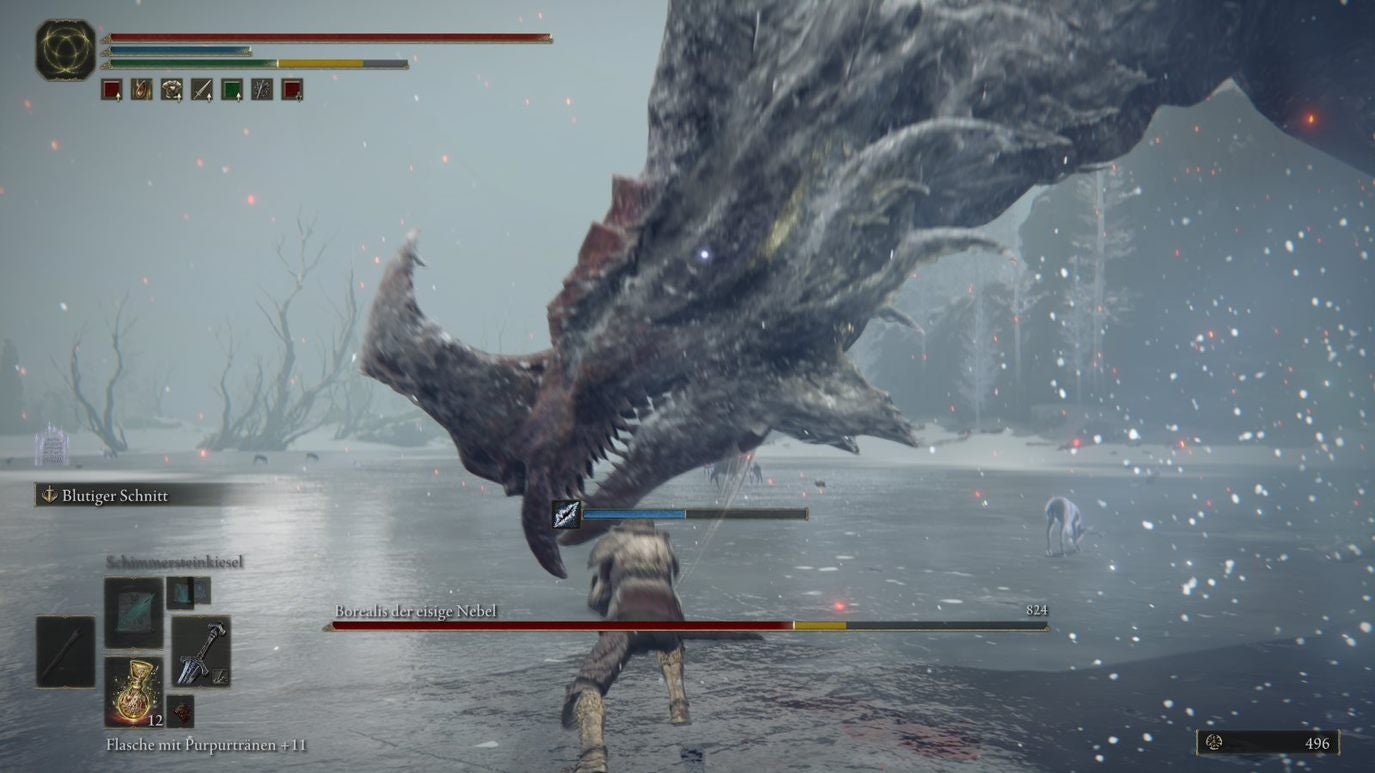Inspect the flask-shaped buff status icon

click(x=142, y=90)
